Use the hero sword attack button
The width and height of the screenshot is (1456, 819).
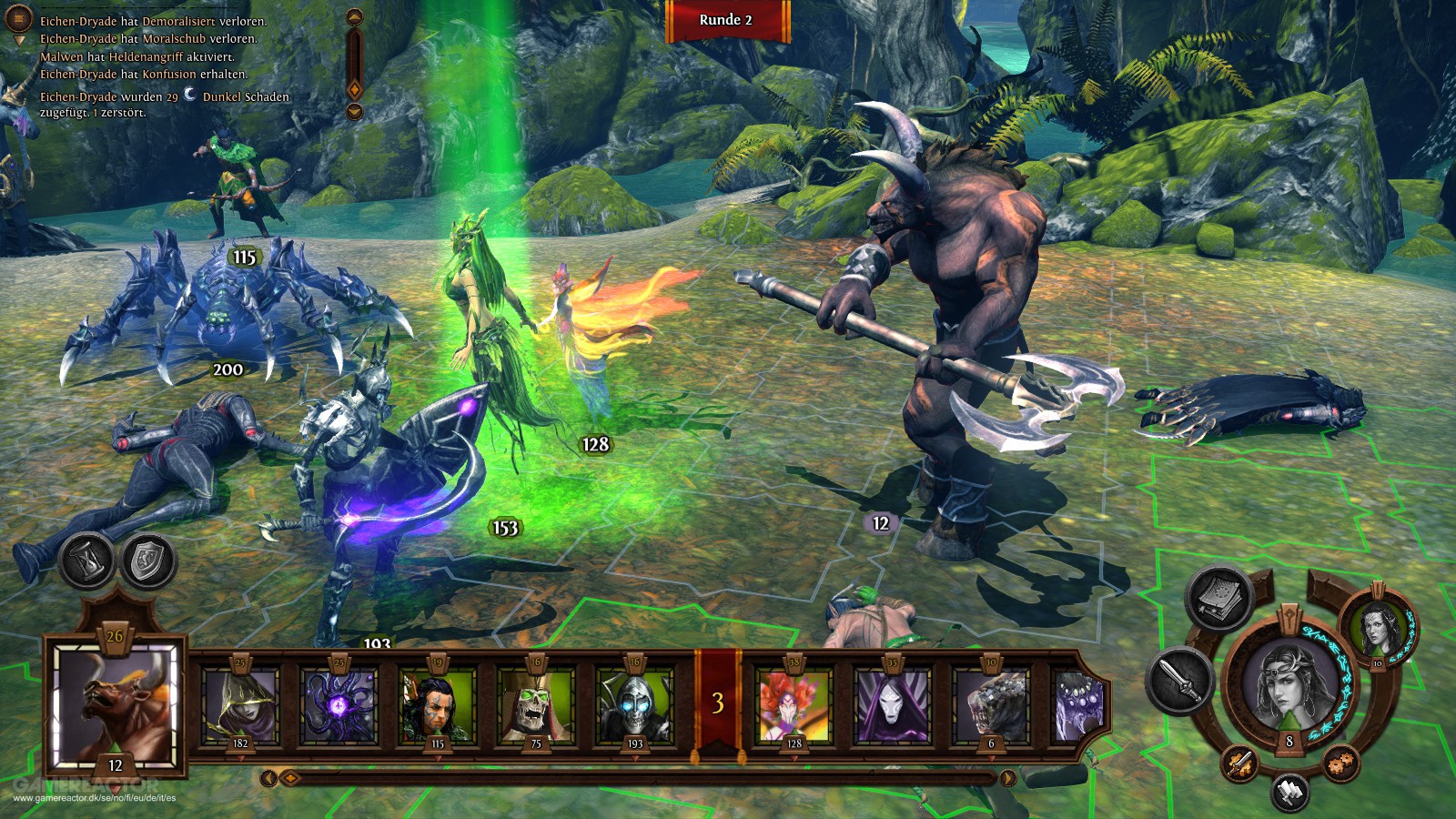point(1180,680)
